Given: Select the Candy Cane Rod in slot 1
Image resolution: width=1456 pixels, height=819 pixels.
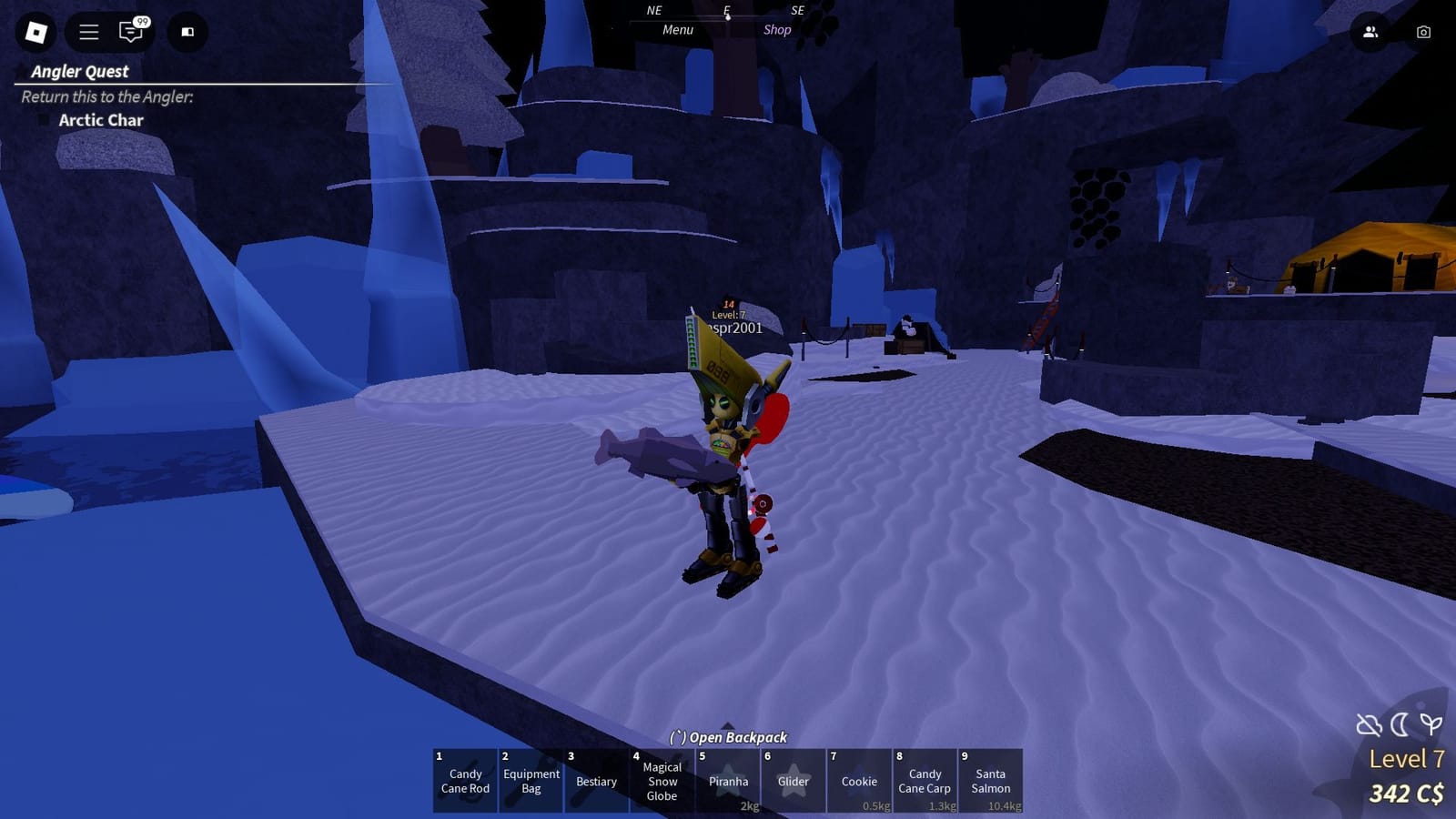Looking at the screenshot, I should pyautogui.click(x=464, y=781).
